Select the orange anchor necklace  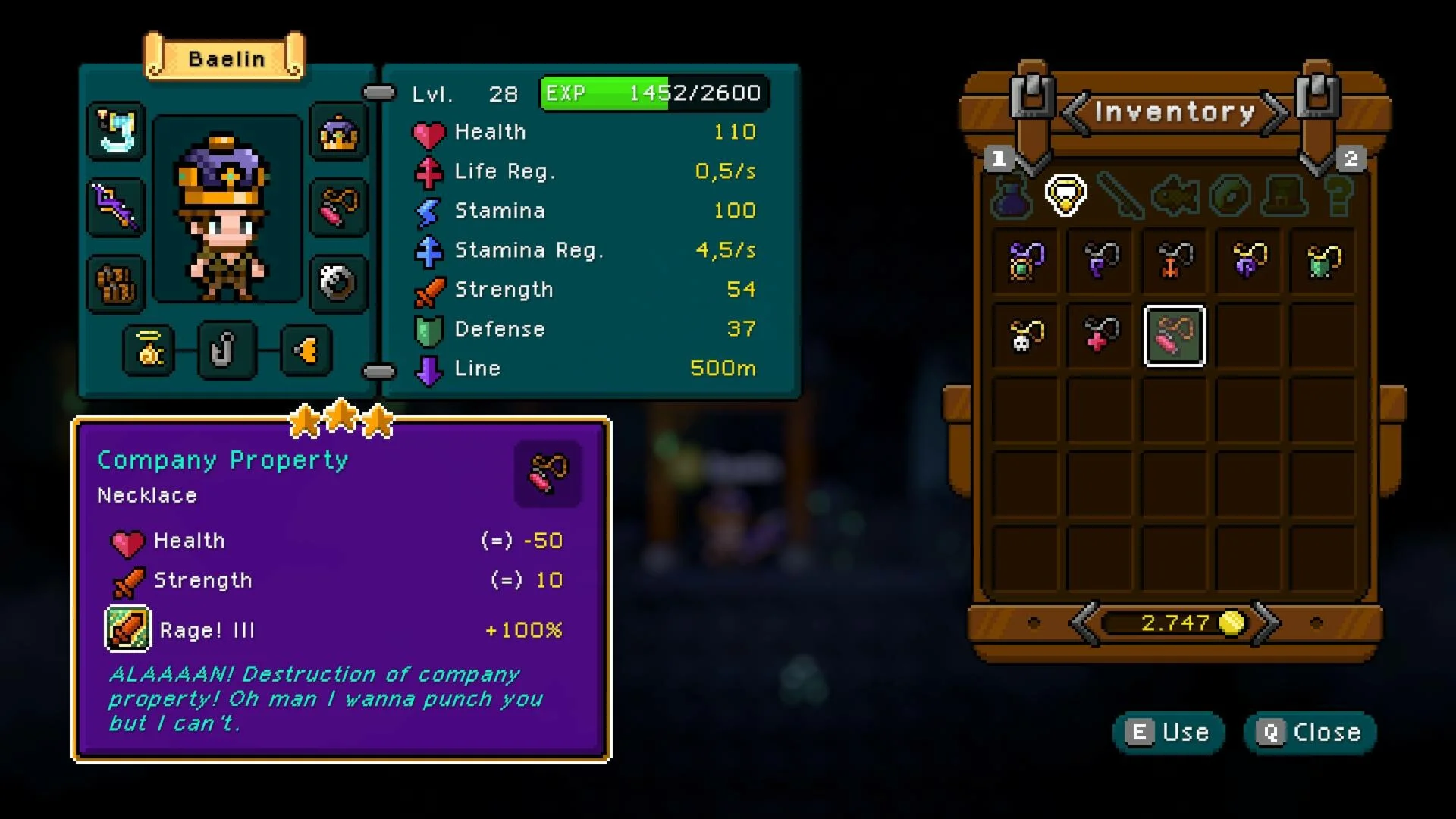[x=1174, y=262]
